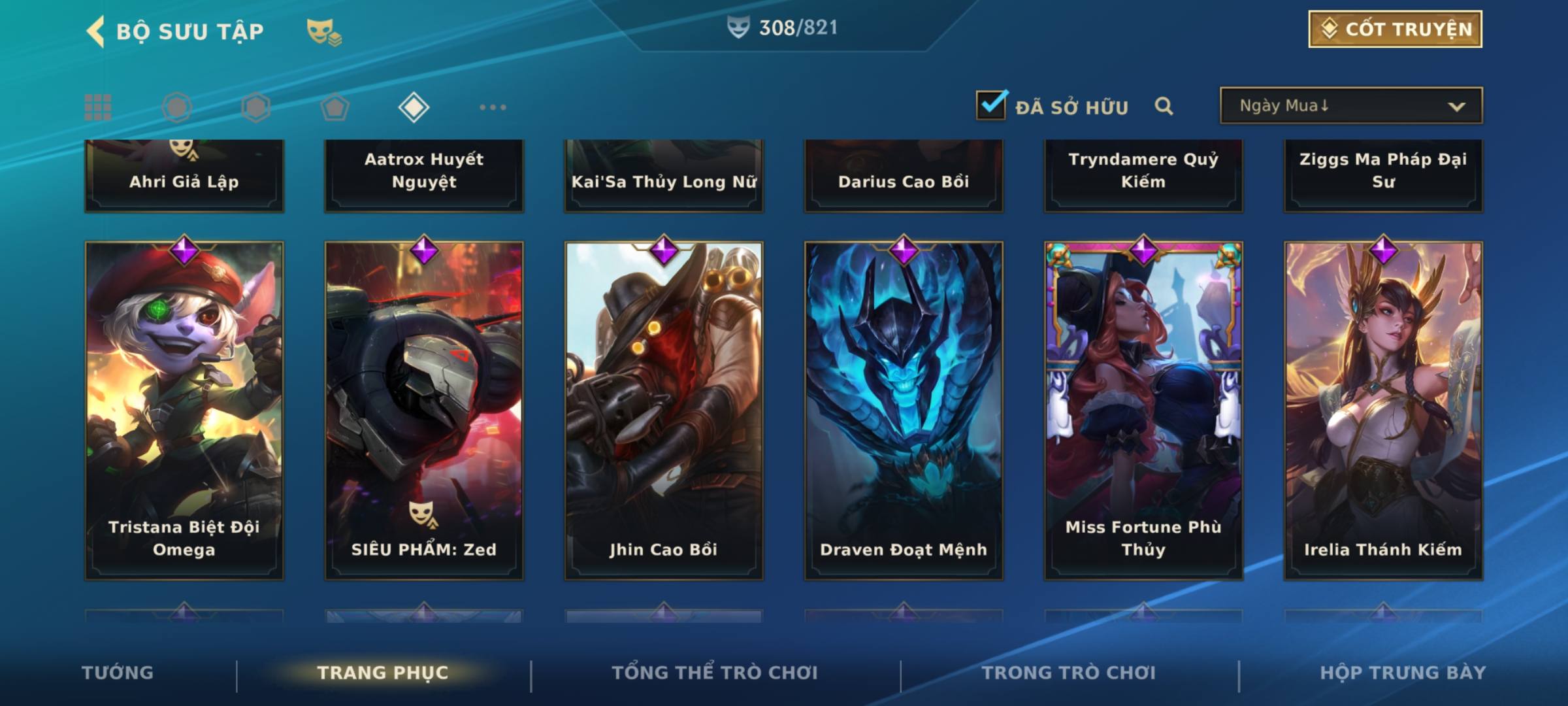Switch to the Tổng Thể Trò Chơi tab
This screenshot has height=706, width=1568.
point(715,673)
